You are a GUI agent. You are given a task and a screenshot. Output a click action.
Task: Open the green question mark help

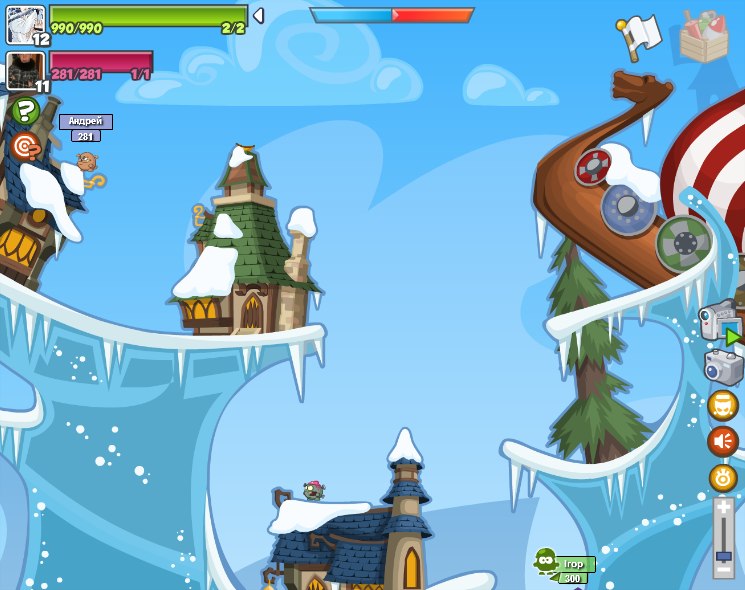click(x=25, y=111)
